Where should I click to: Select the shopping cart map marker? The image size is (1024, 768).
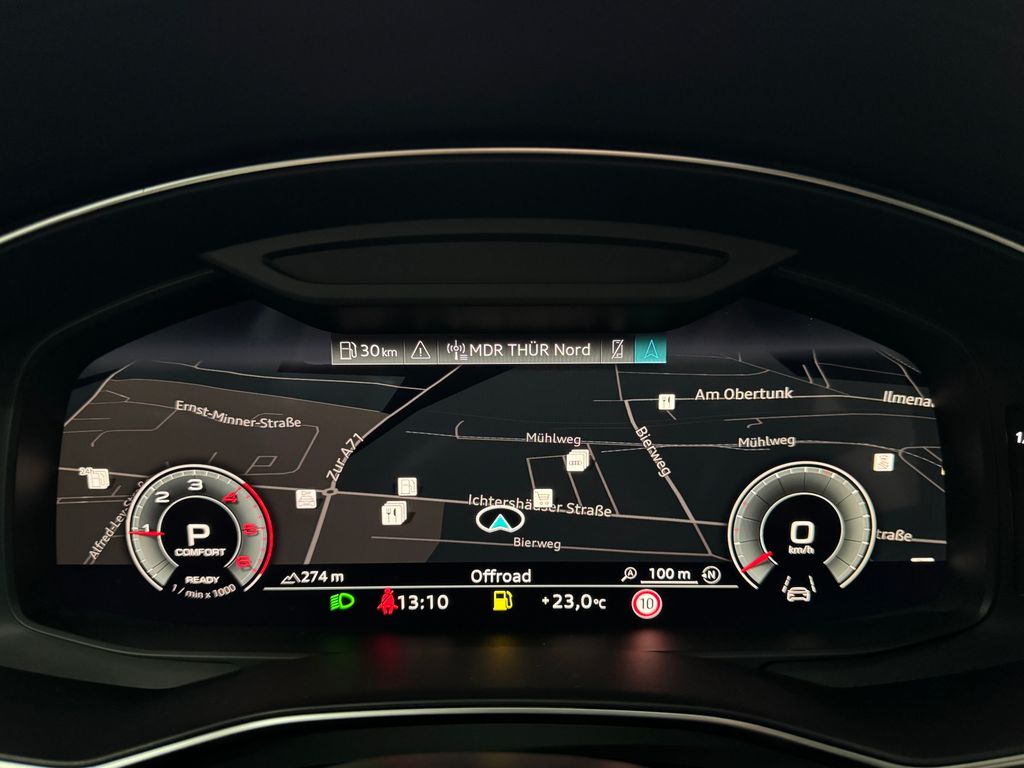(x=543, y=497)
